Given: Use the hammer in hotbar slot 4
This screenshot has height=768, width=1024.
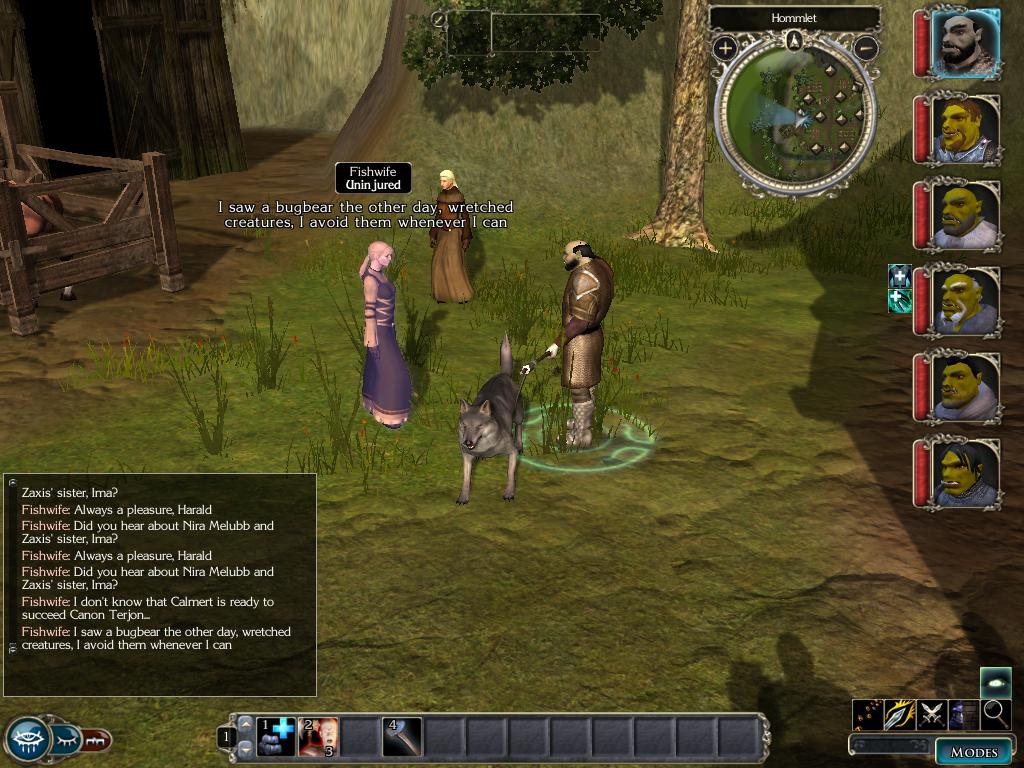Looking at the screenshot, I should click(402, 737).
